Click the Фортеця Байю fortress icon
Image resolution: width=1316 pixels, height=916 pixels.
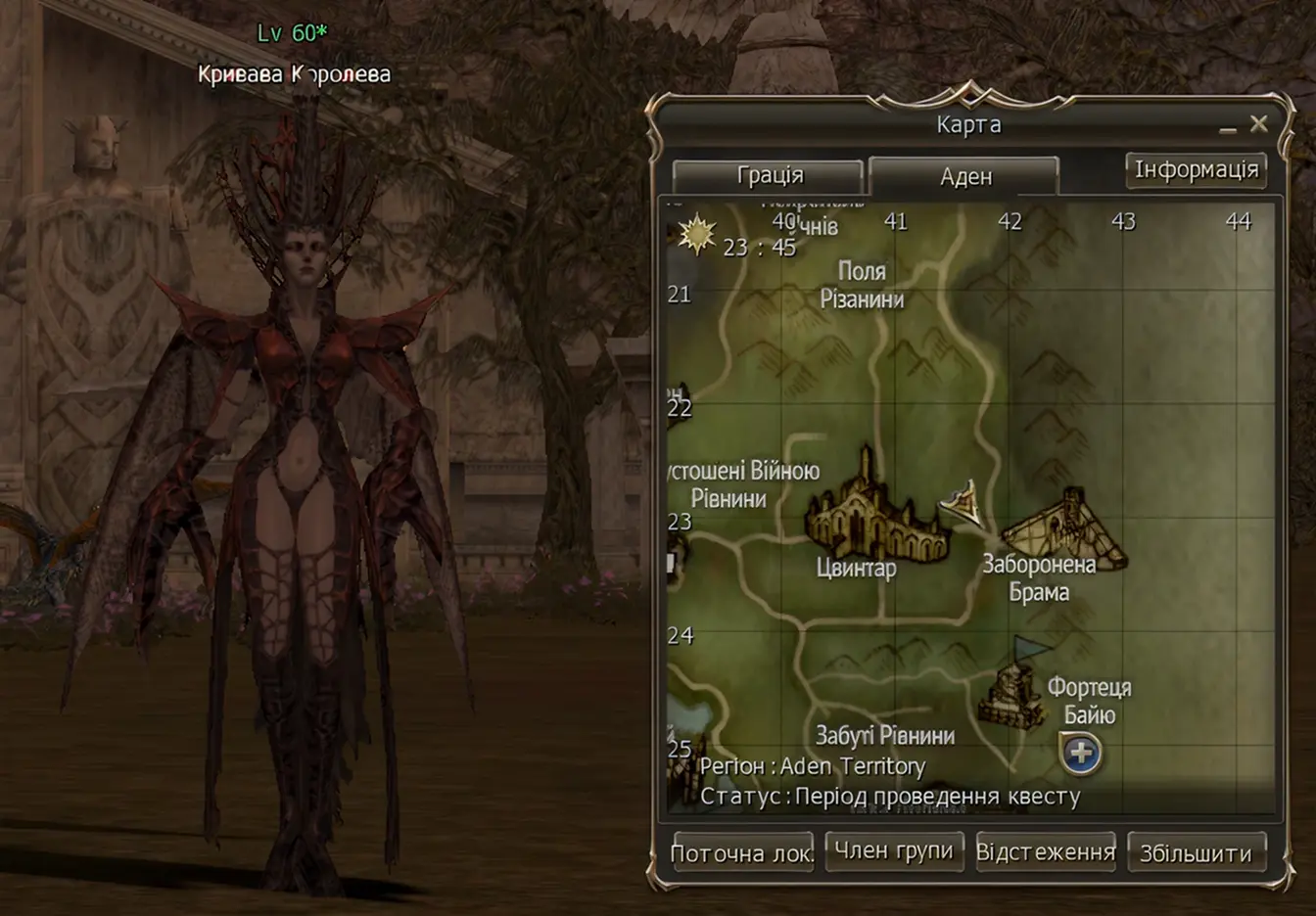coord(1013,695)
